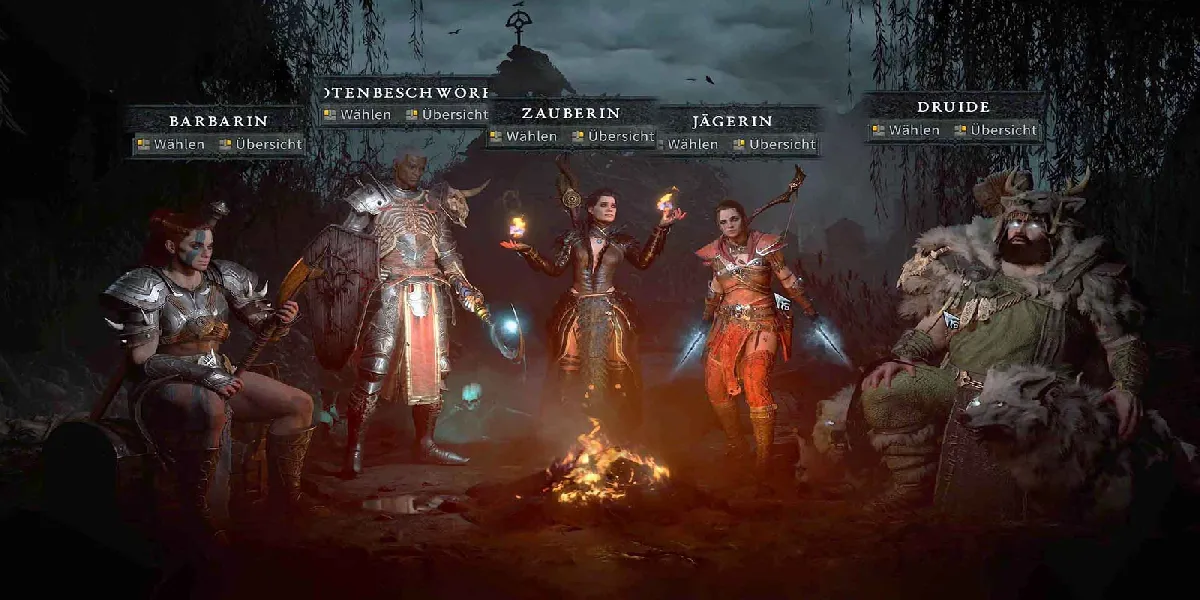View the Jägerin Übersicht
Viewport: 1200px width, 600px height.
774,145
